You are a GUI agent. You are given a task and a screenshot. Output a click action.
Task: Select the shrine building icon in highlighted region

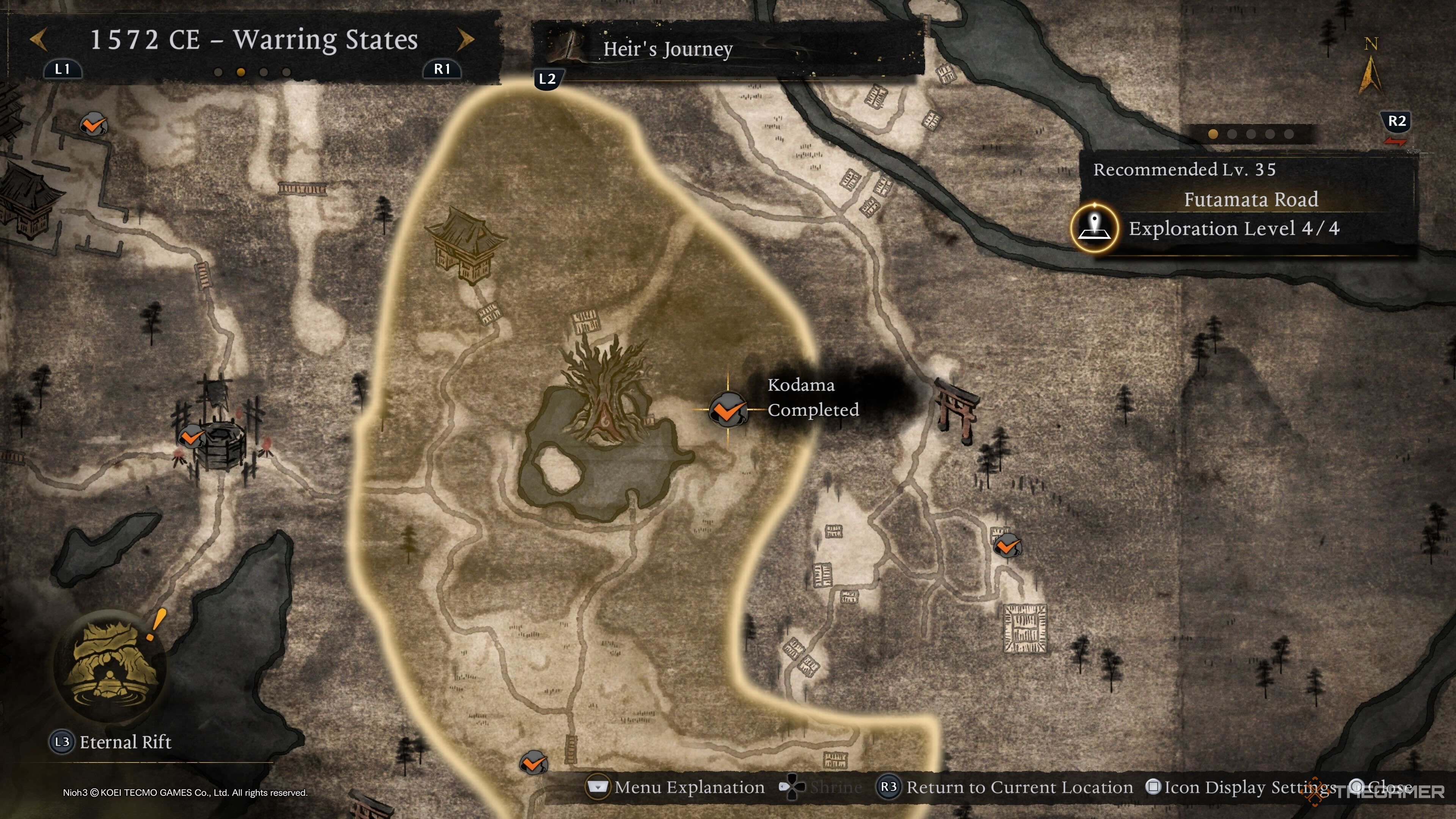(x=464, y=245)
